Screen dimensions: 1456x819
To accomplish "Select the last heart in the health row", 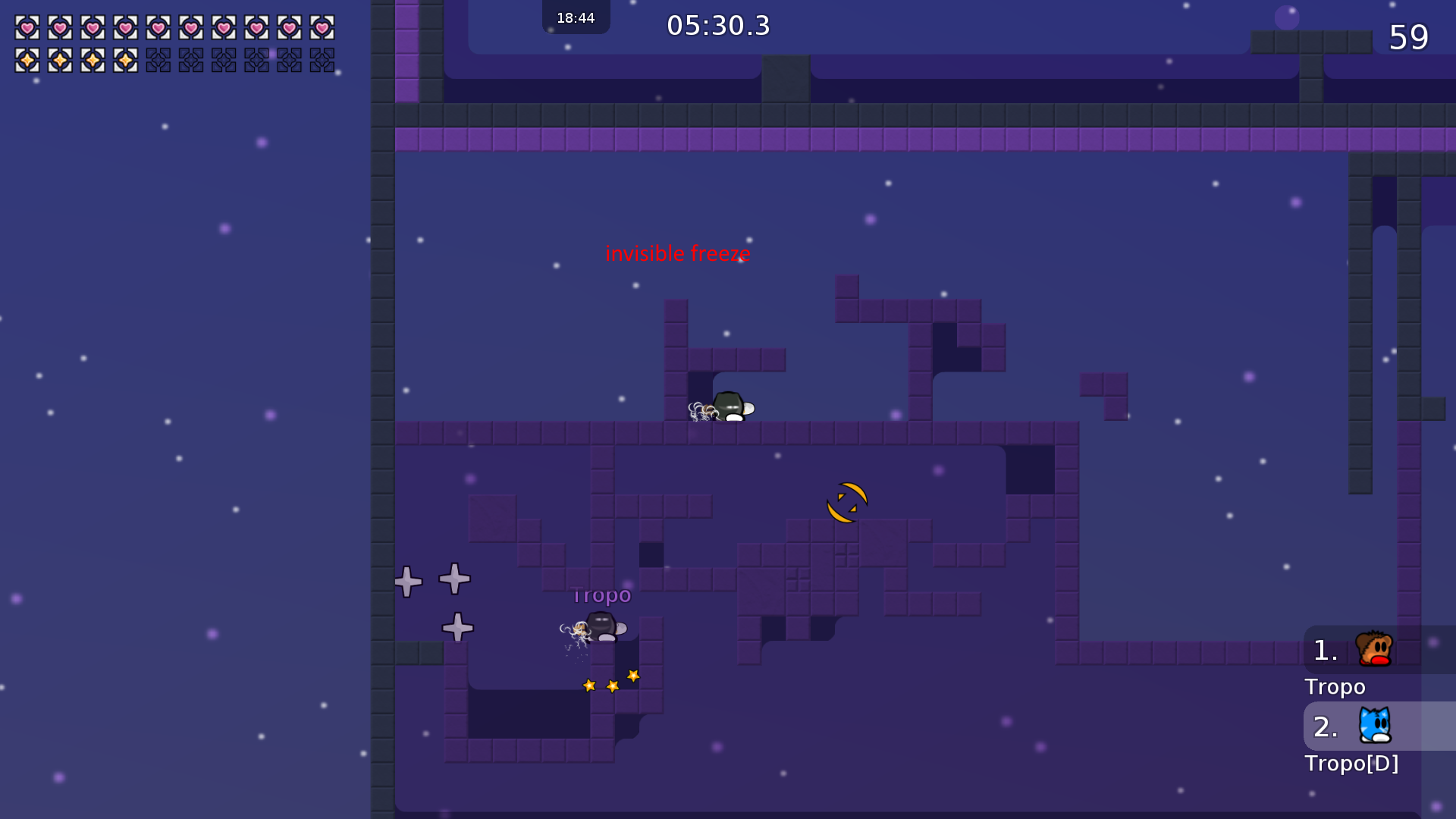I will click(x=324, y=28).
